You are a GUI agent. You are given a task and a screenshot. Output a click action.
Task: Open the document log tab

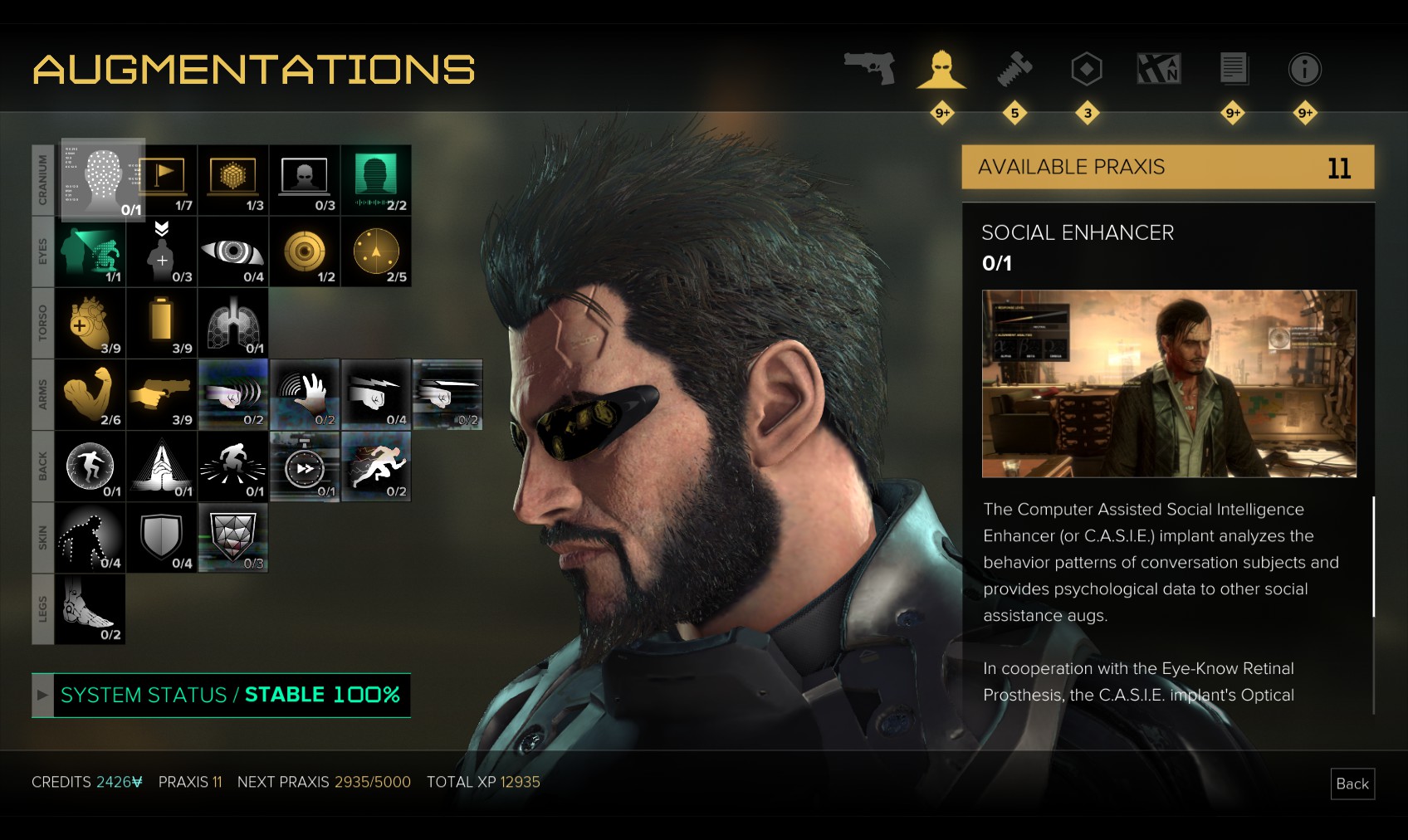click(x=1233, y=68)
